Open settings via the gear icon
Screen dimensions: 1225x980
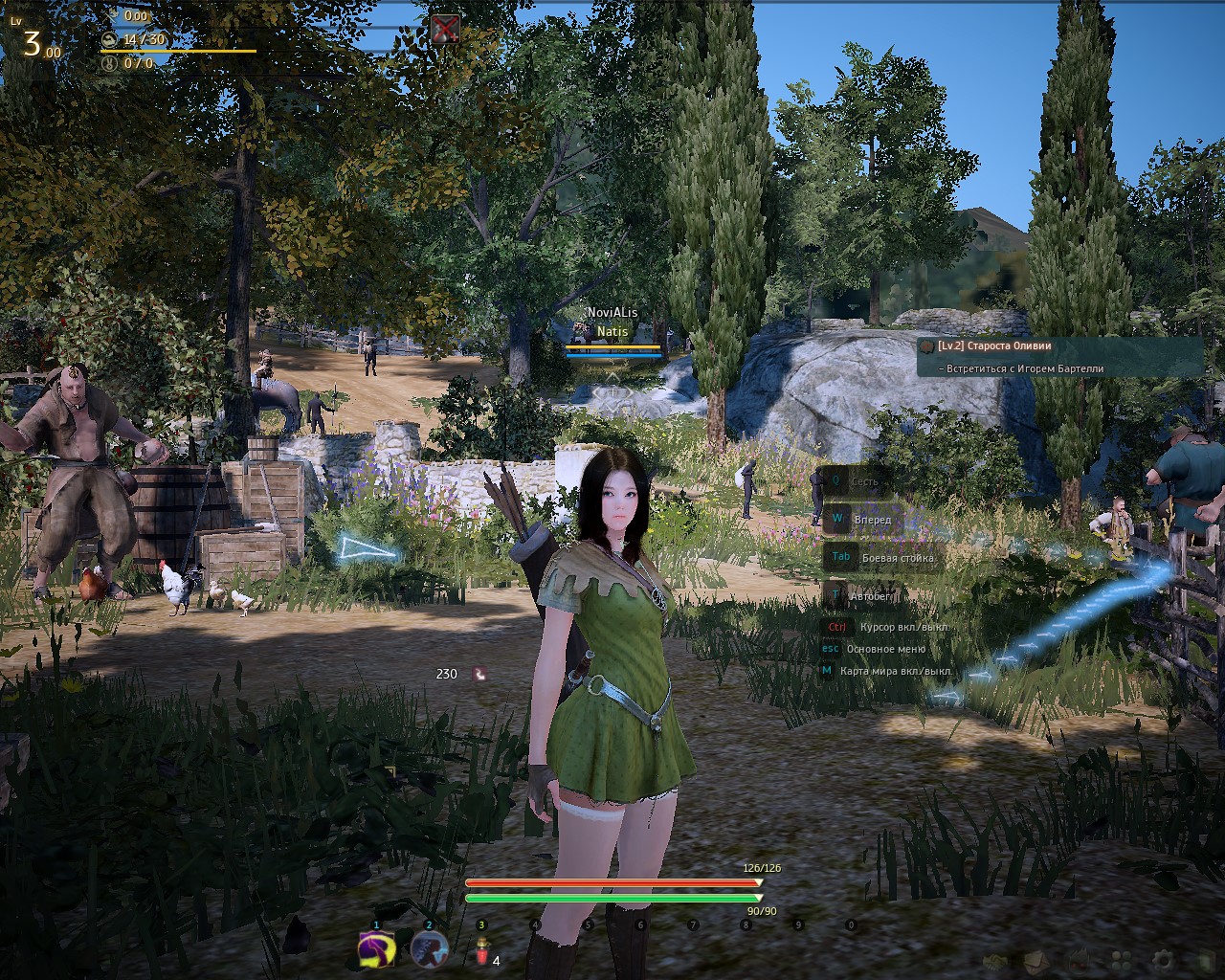1163,960
